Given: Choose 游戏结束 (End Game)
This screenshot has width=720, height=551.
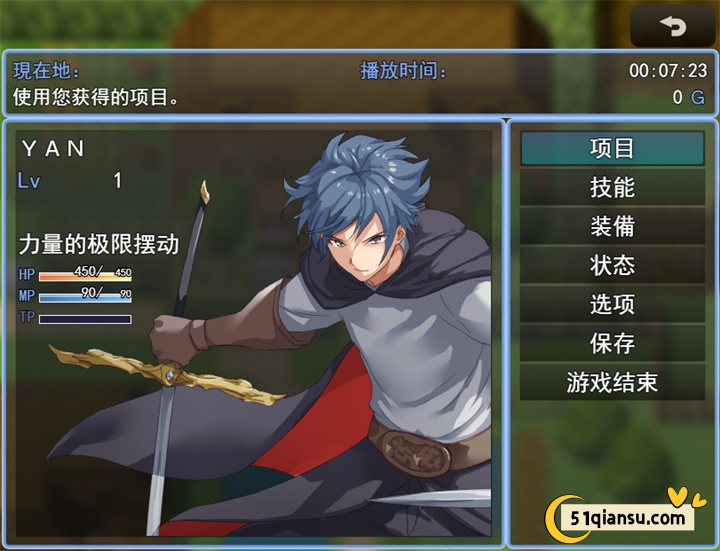Looking at the screenshot, I should coord(612,382).
